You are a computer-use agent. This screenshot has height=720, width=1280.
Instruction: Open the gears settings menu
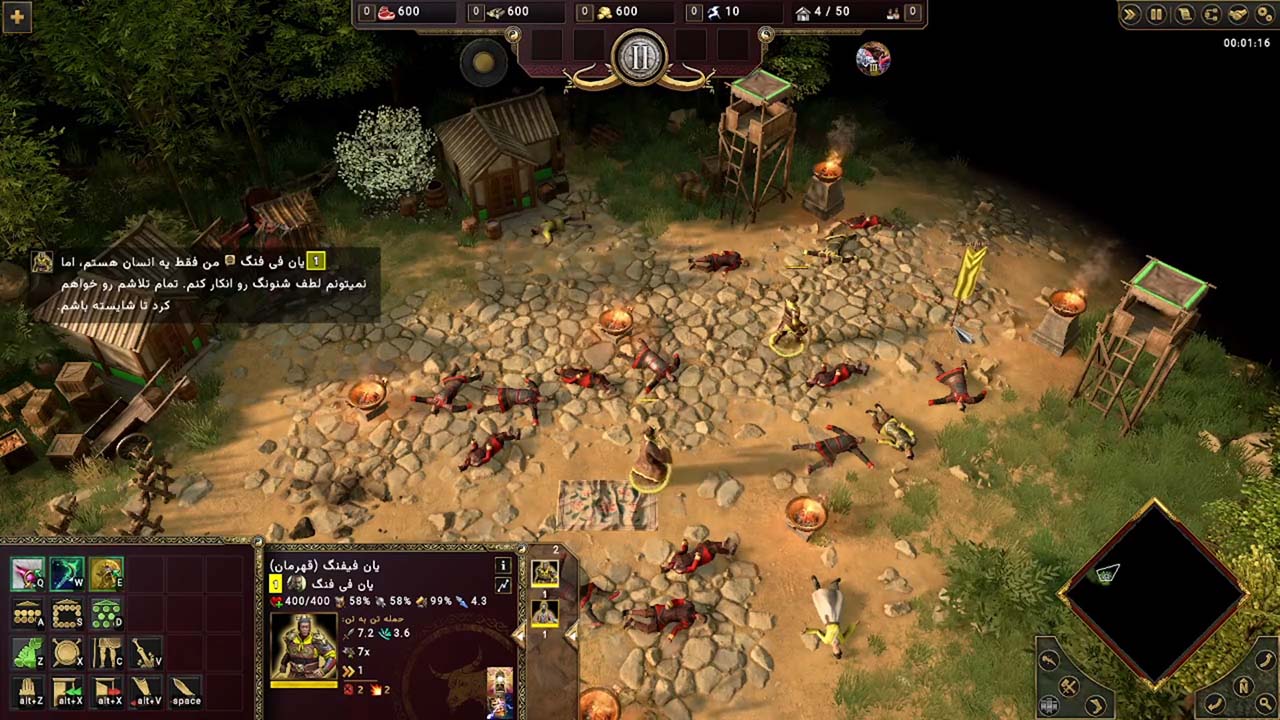click(1263, 15)
